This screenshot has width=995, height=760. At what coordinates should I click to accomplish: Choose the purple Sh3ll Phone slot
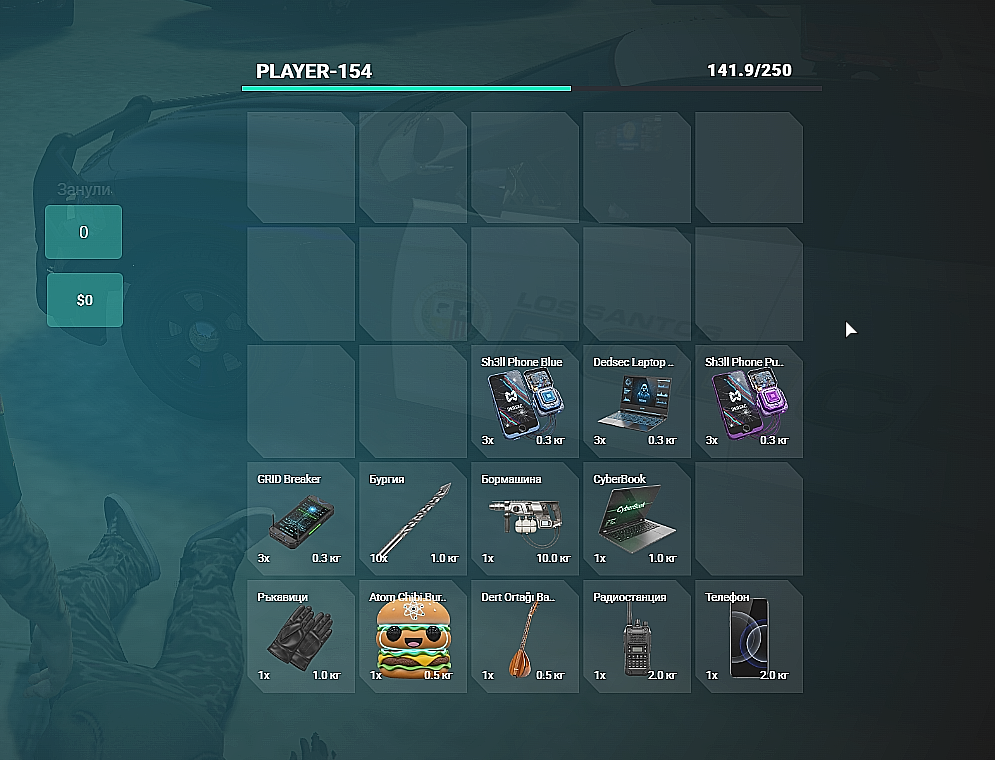[x=748, y=401]
